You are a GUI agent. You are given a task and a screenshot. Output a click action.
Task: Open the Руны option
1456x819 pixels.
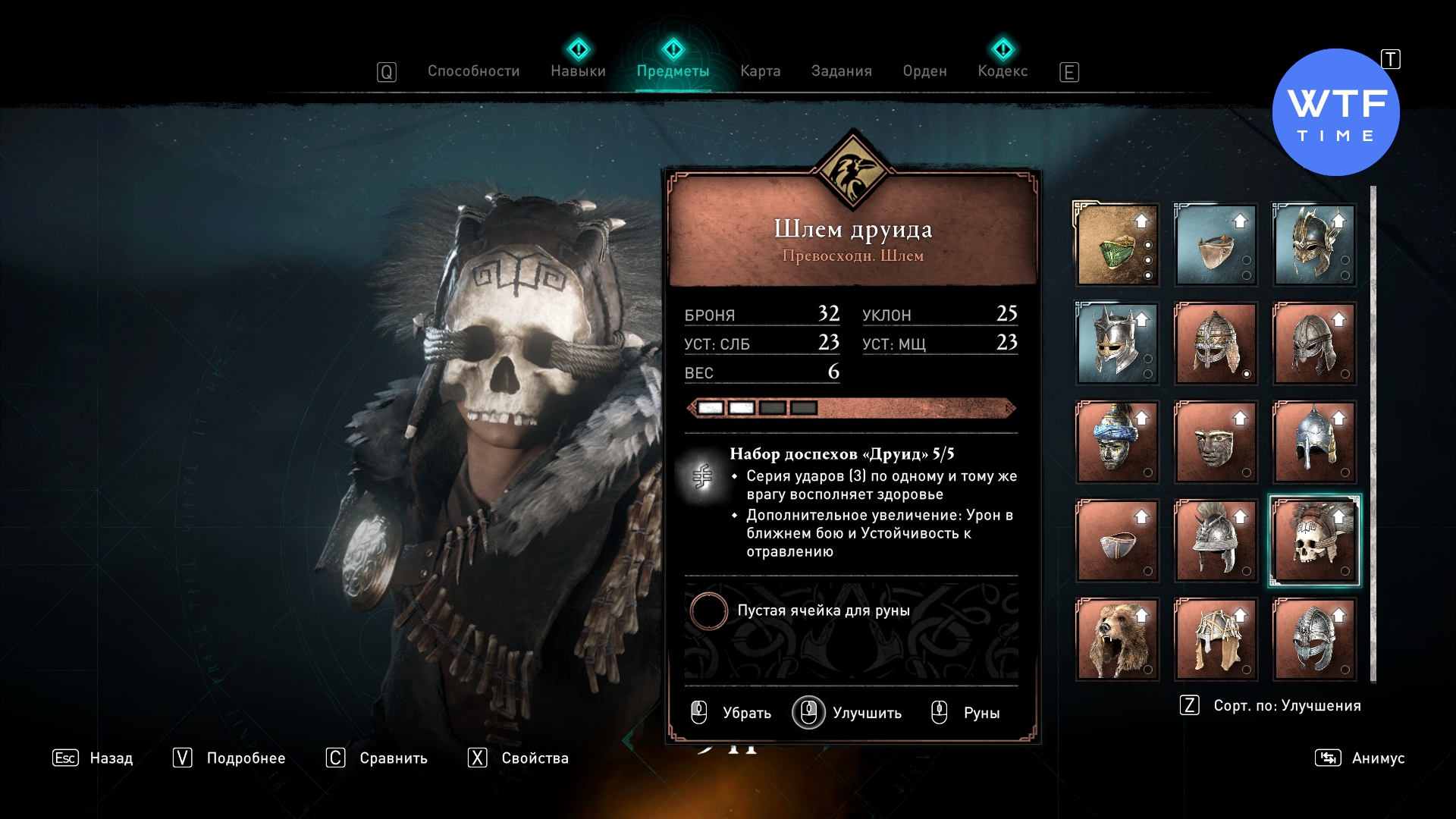point(966,713)
